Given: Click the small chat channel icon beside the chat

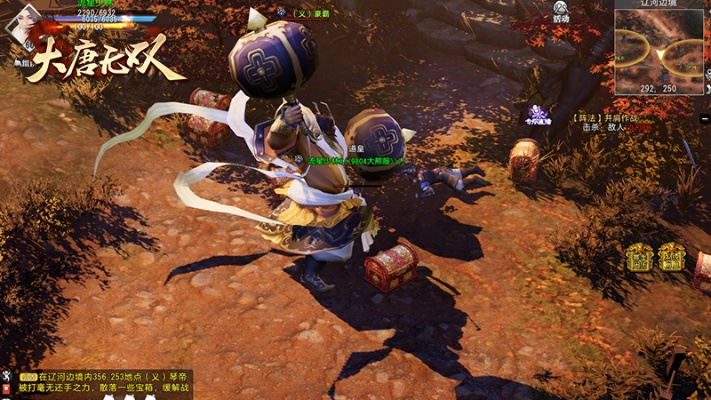Looking at the screenshot, I should click(7, 374).
